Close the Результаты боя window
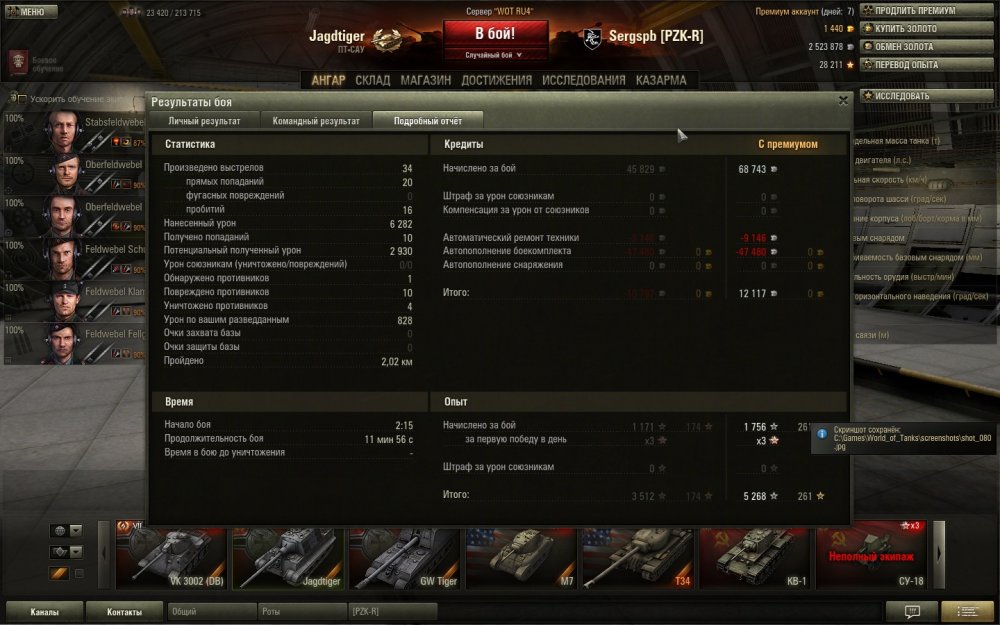1000x625 pixels. (843, 100)
